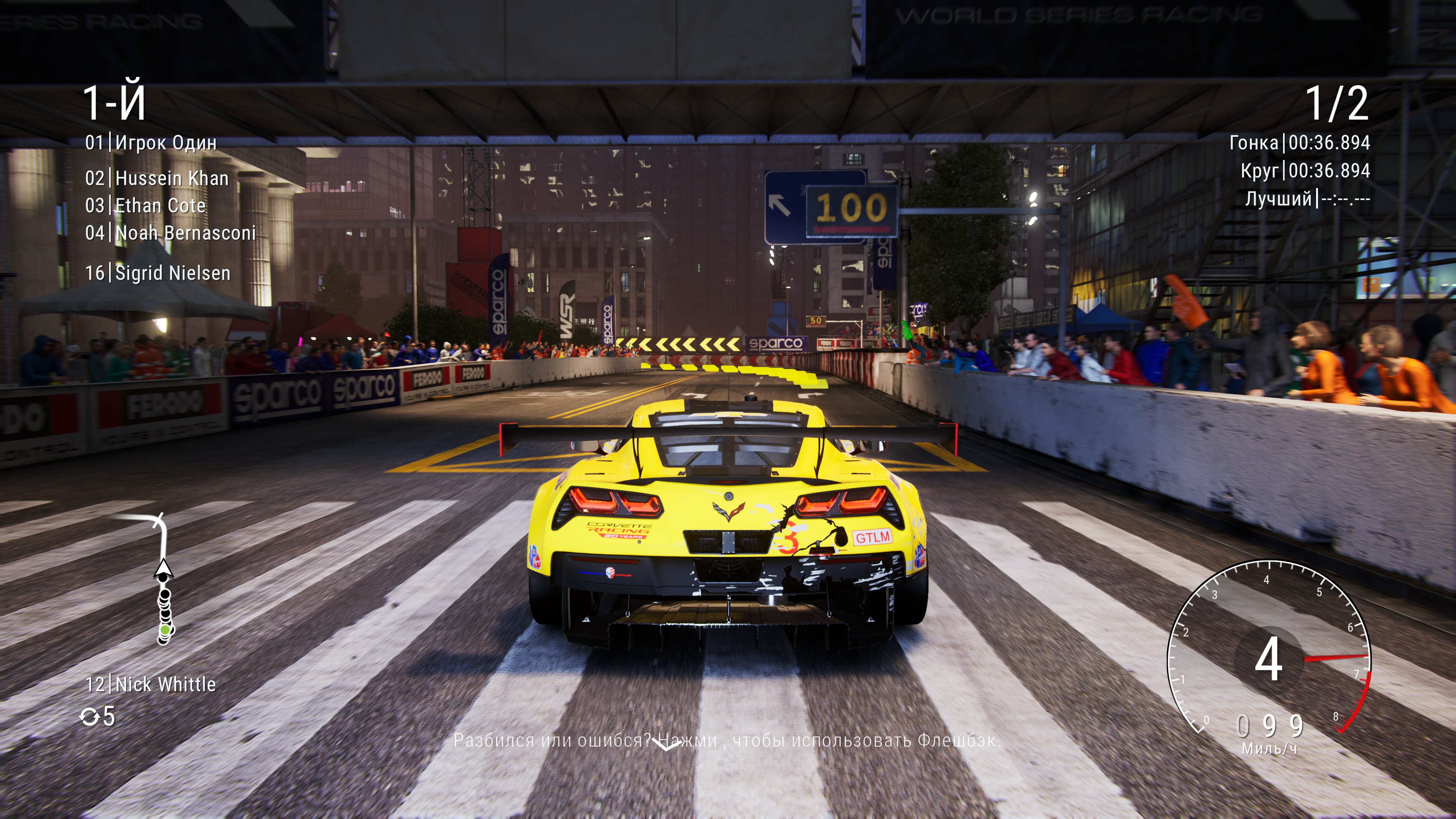
Task: Click the Nick Whittle driver label
Action: pos(151,684)
